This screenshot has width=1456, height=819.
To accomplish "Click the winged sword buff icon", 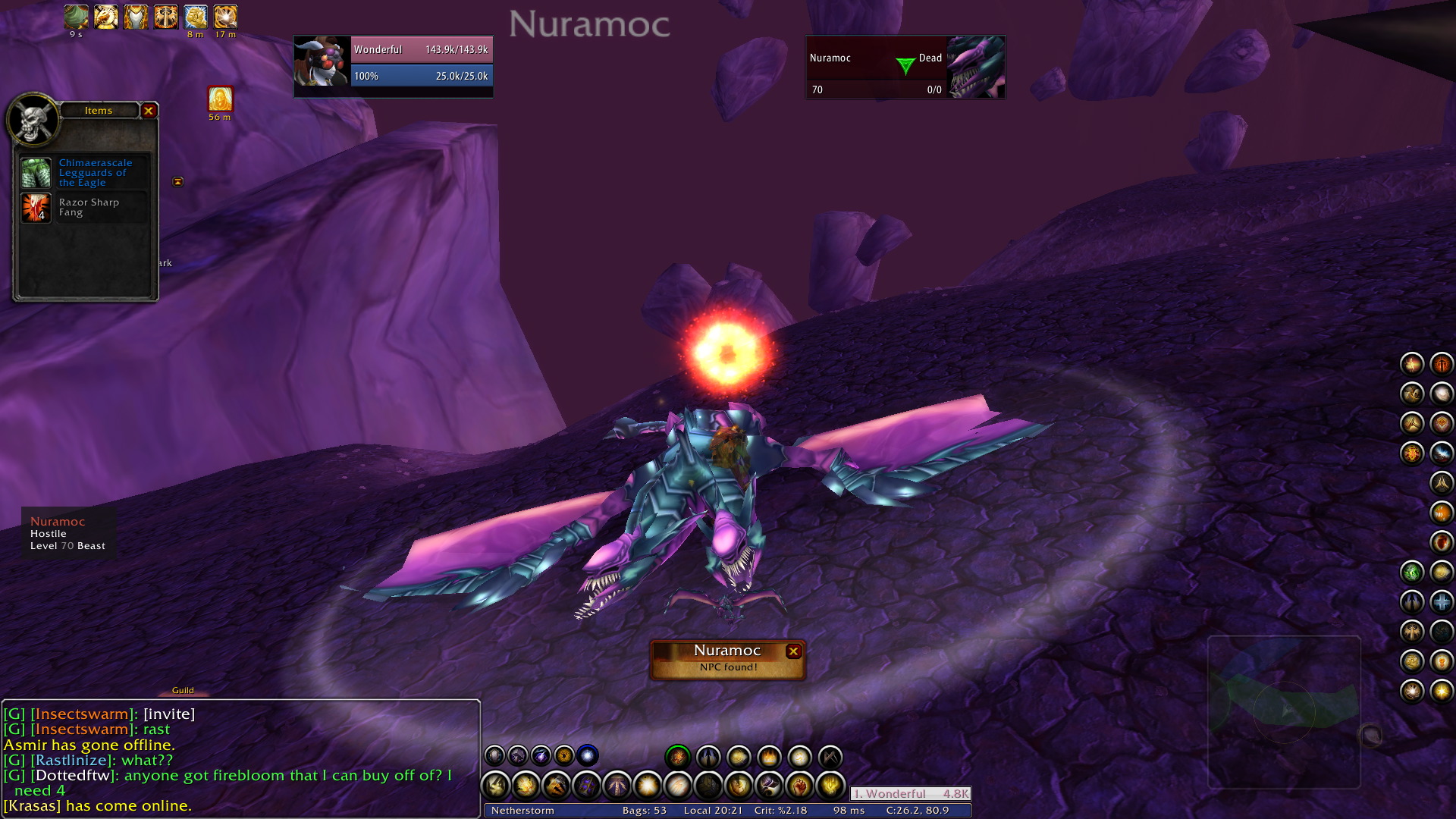I will click(x=165, y=17).
